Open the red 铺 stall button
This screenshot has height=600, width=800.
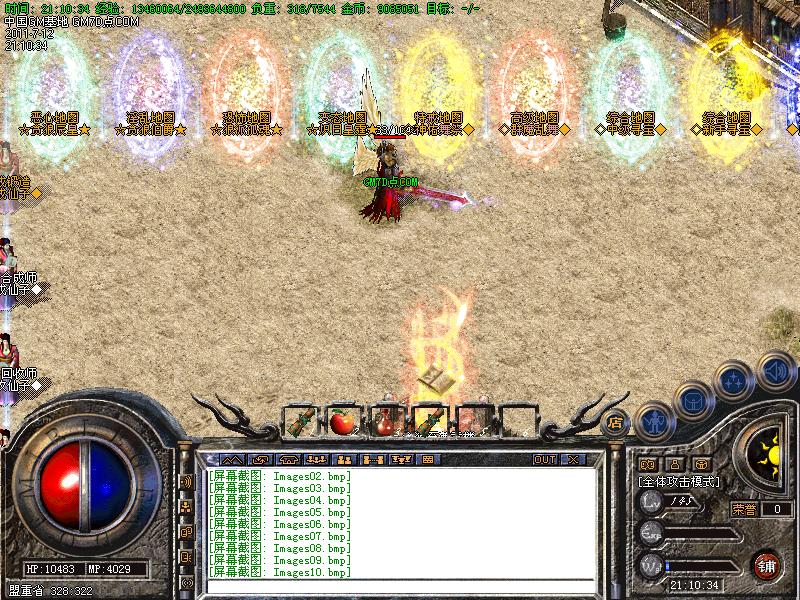pyautogui.click(x=767, y=565)
